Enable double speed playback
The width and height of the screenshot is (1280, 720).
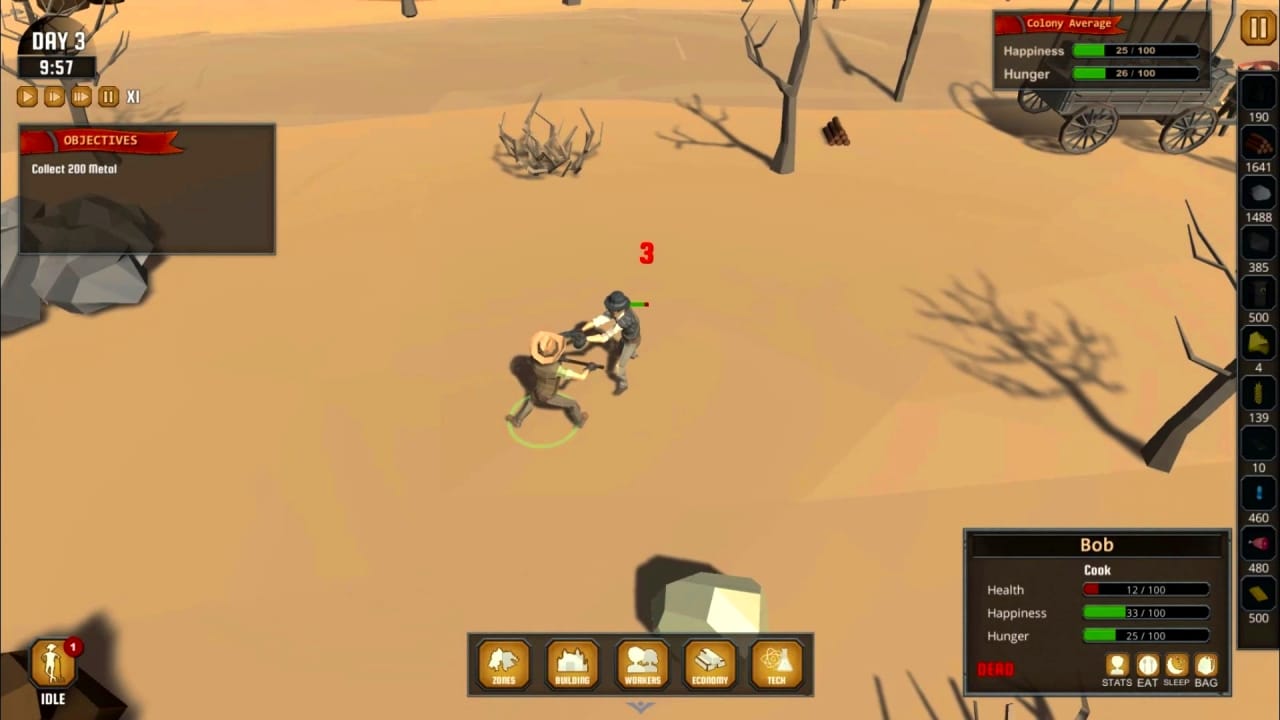[54, 96]
